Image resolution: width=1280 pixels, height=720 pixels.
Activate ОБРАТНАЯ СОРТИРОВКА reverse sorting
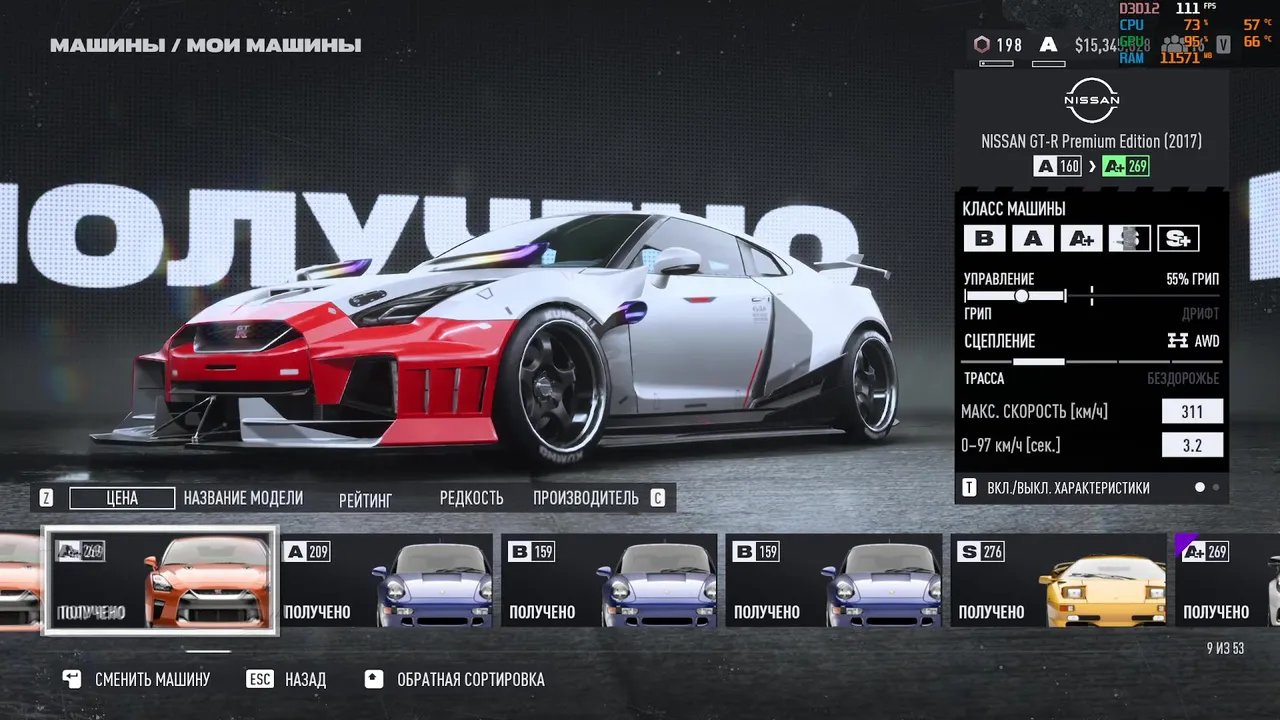(456, 680)
